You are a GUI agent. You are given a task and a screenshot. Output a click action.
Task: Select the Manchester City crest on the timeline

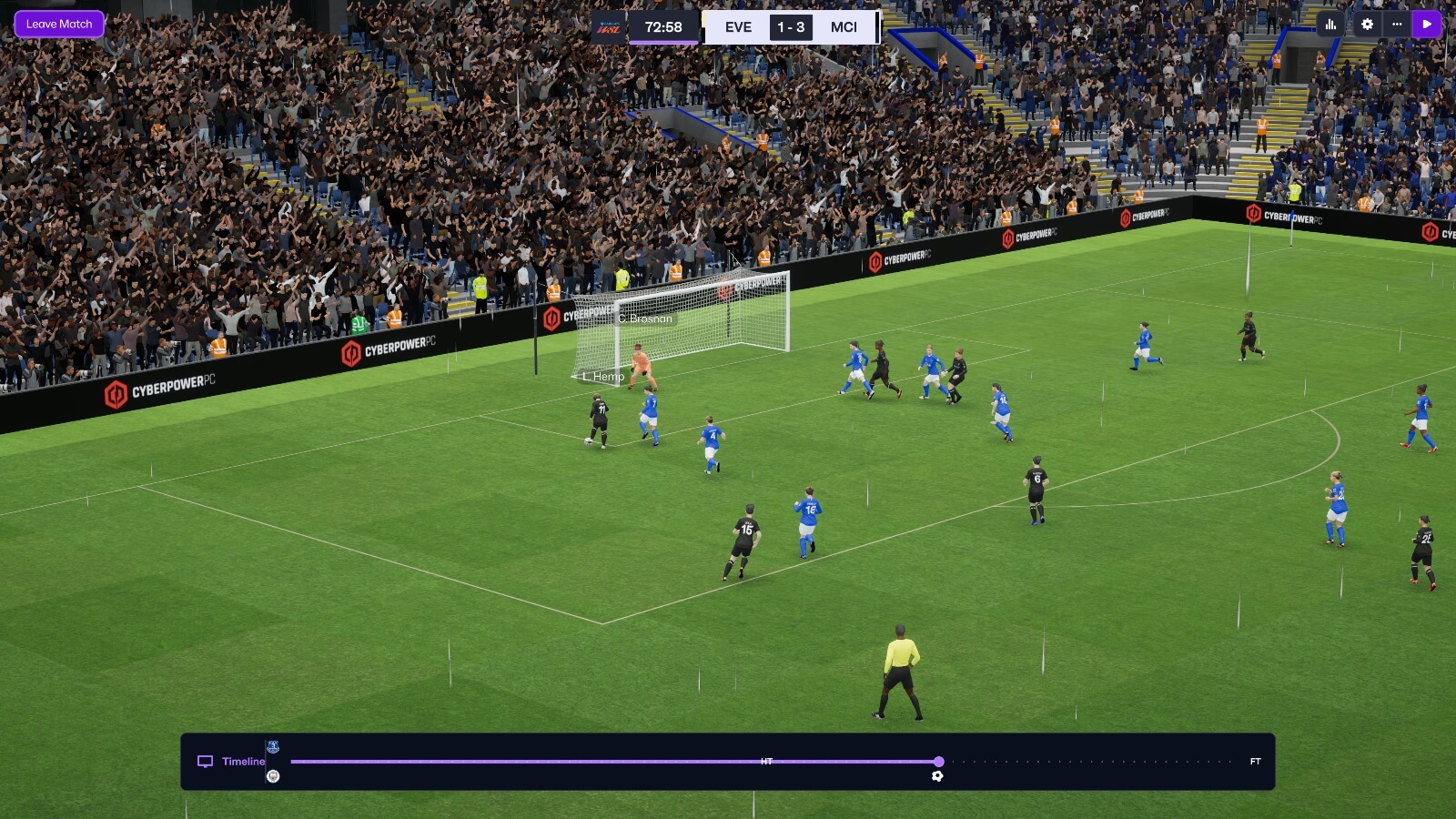(272, 776)
